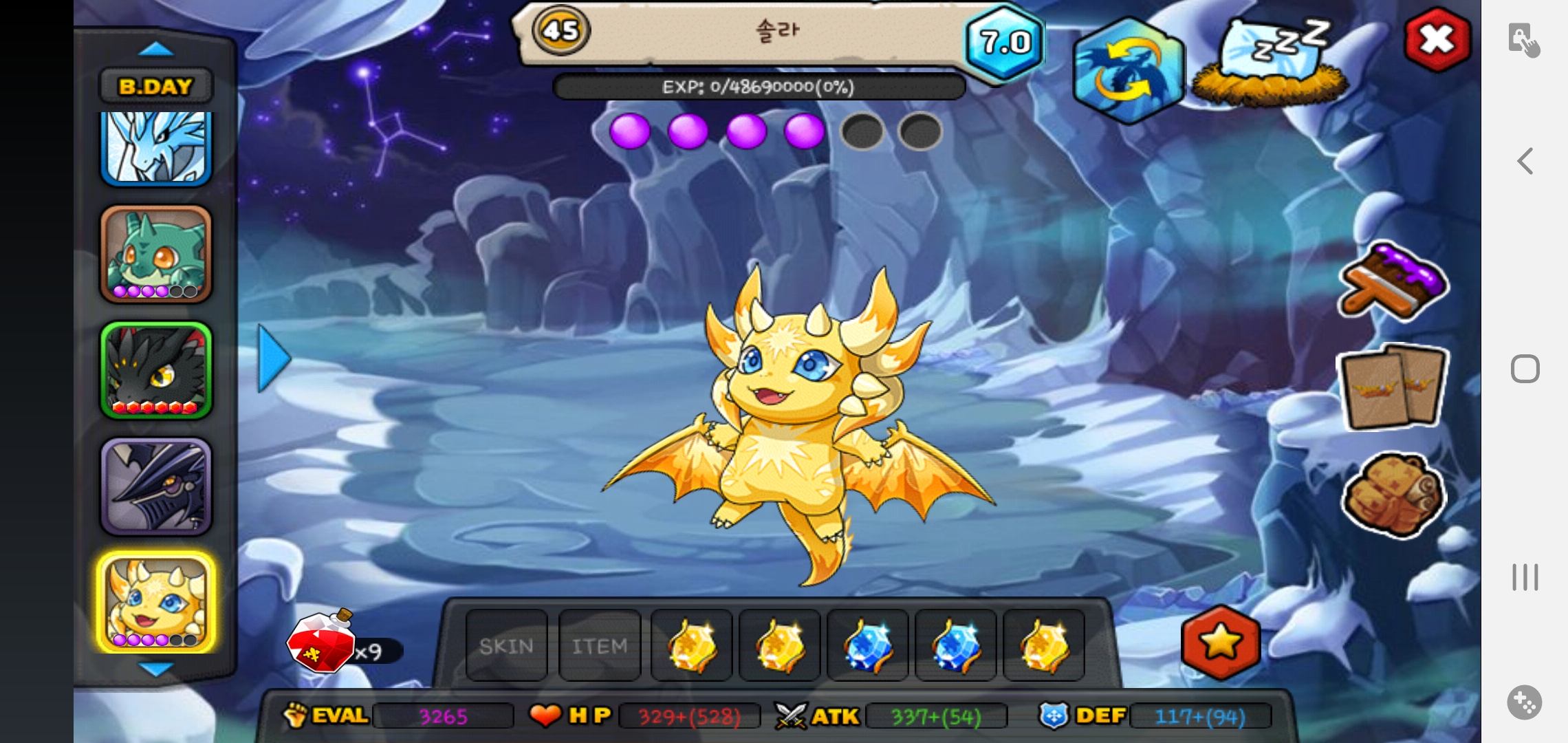Expand the side panel with blue arrow

point(274,358)
